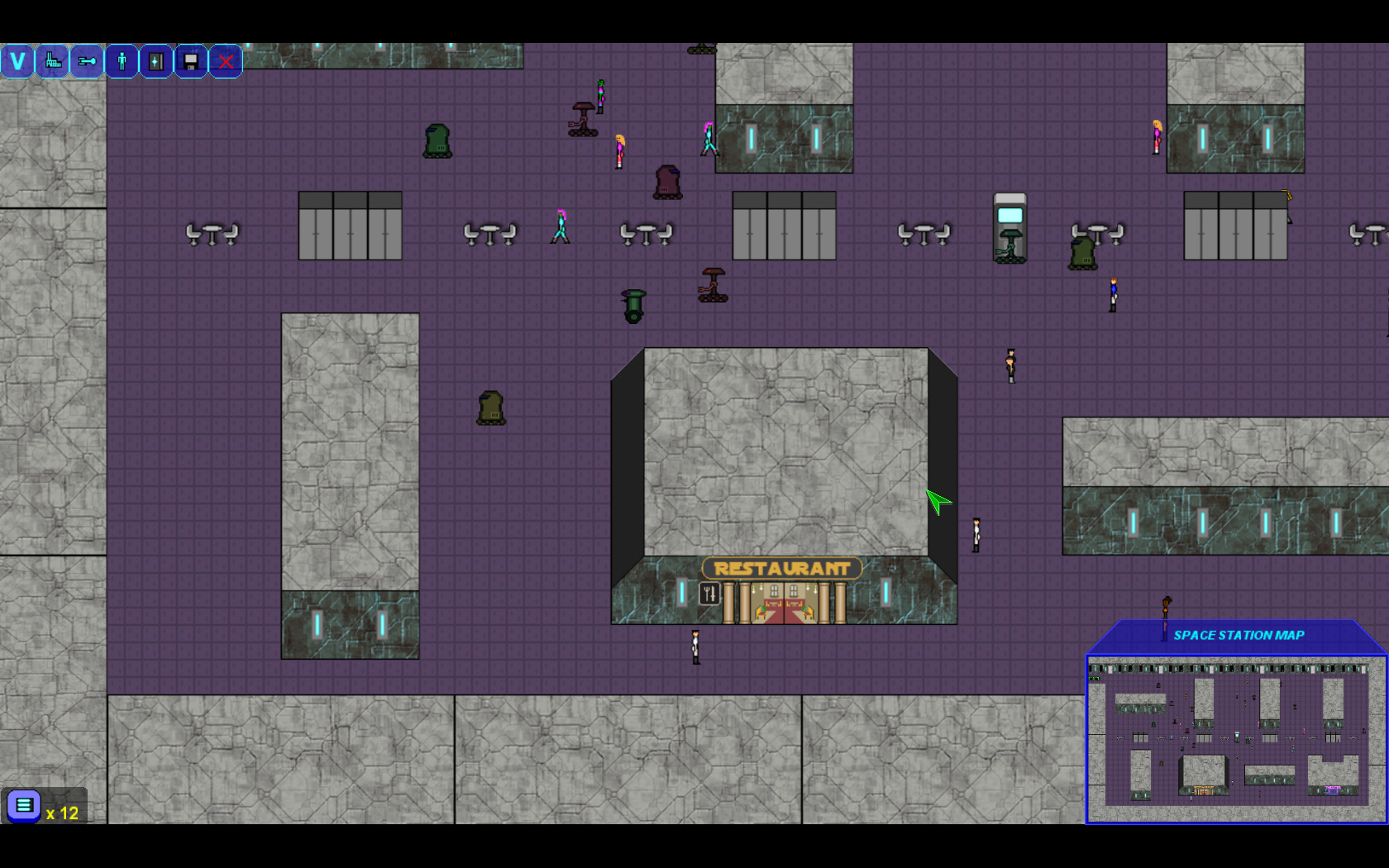Image resolution: width=1389 pixels, height=868 pixels.
Task: Select the V button on the toolbar
Action: 17,60
